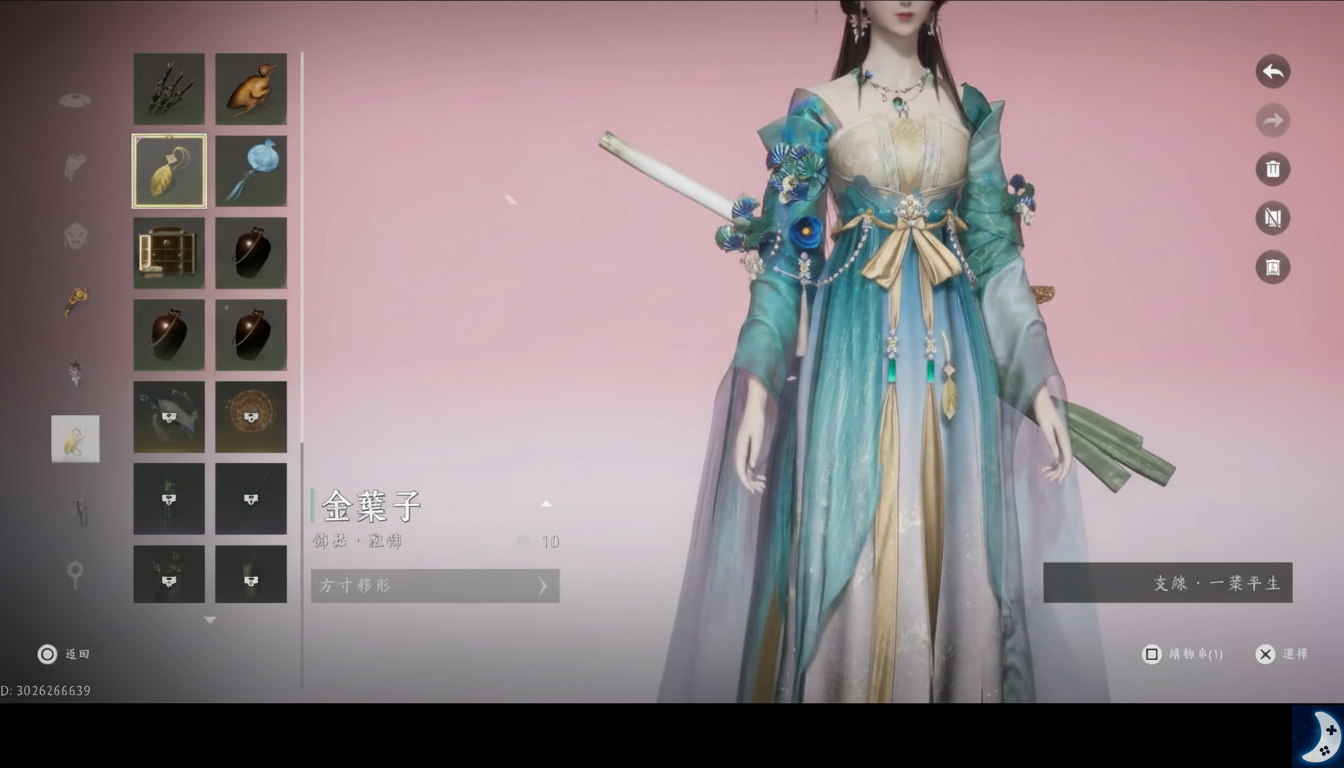Open the magnifier category at the sidebar bottom
This screenshot has height=768, width=1344.
75,575
